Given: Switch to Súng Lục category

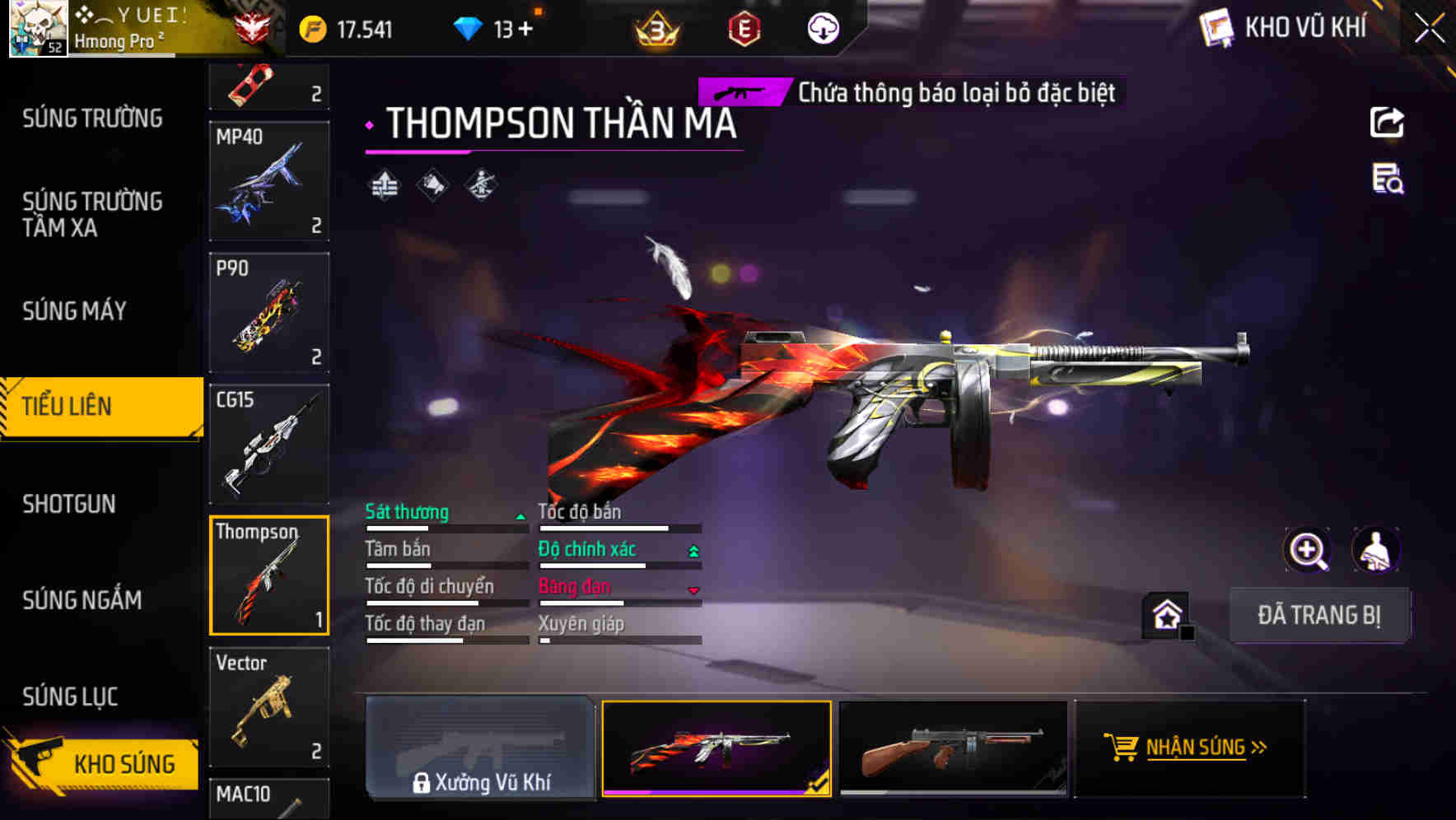Looking at the screenshot, I should pos(70,697).
